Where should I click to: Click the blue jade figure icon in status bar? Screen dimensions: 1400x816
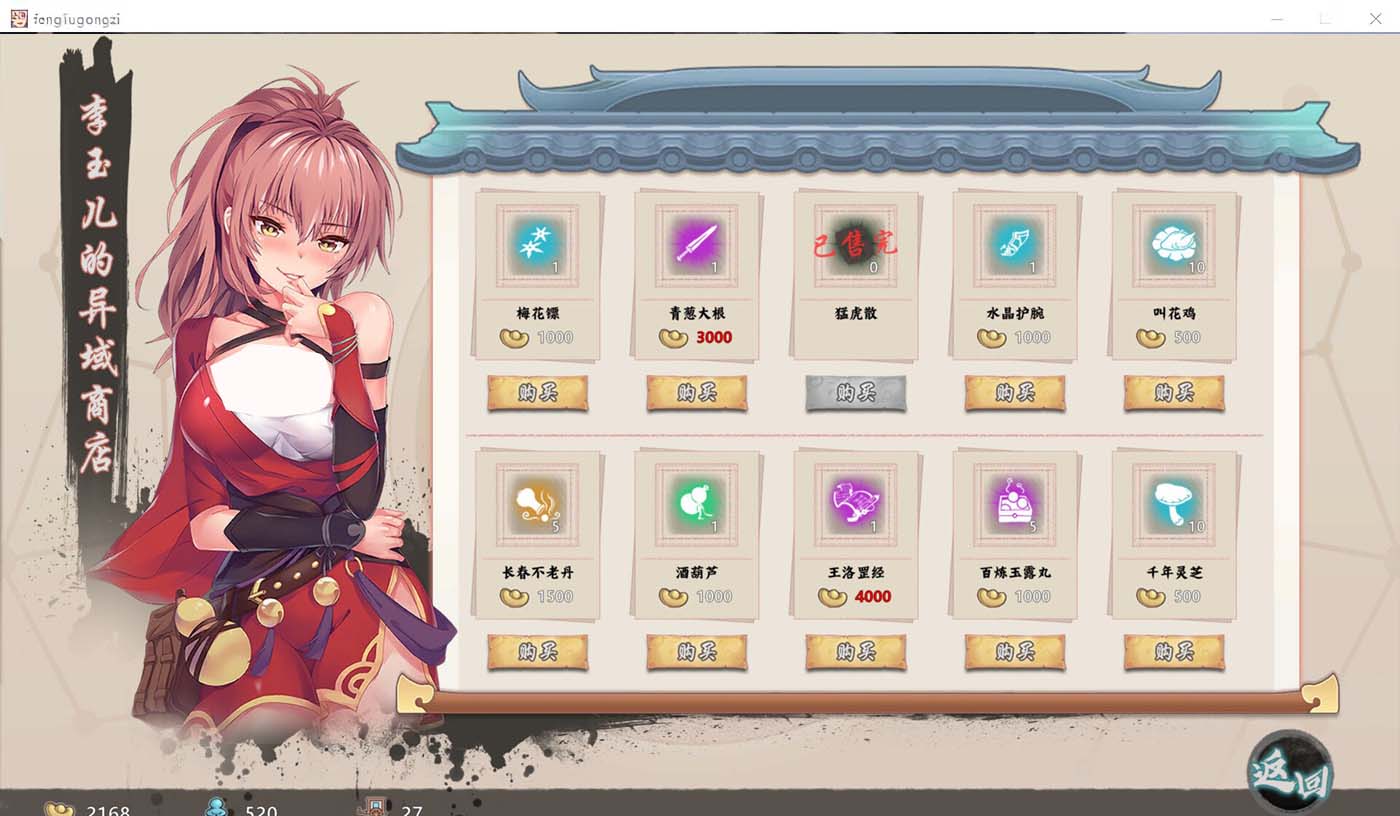tap(215, 810)
